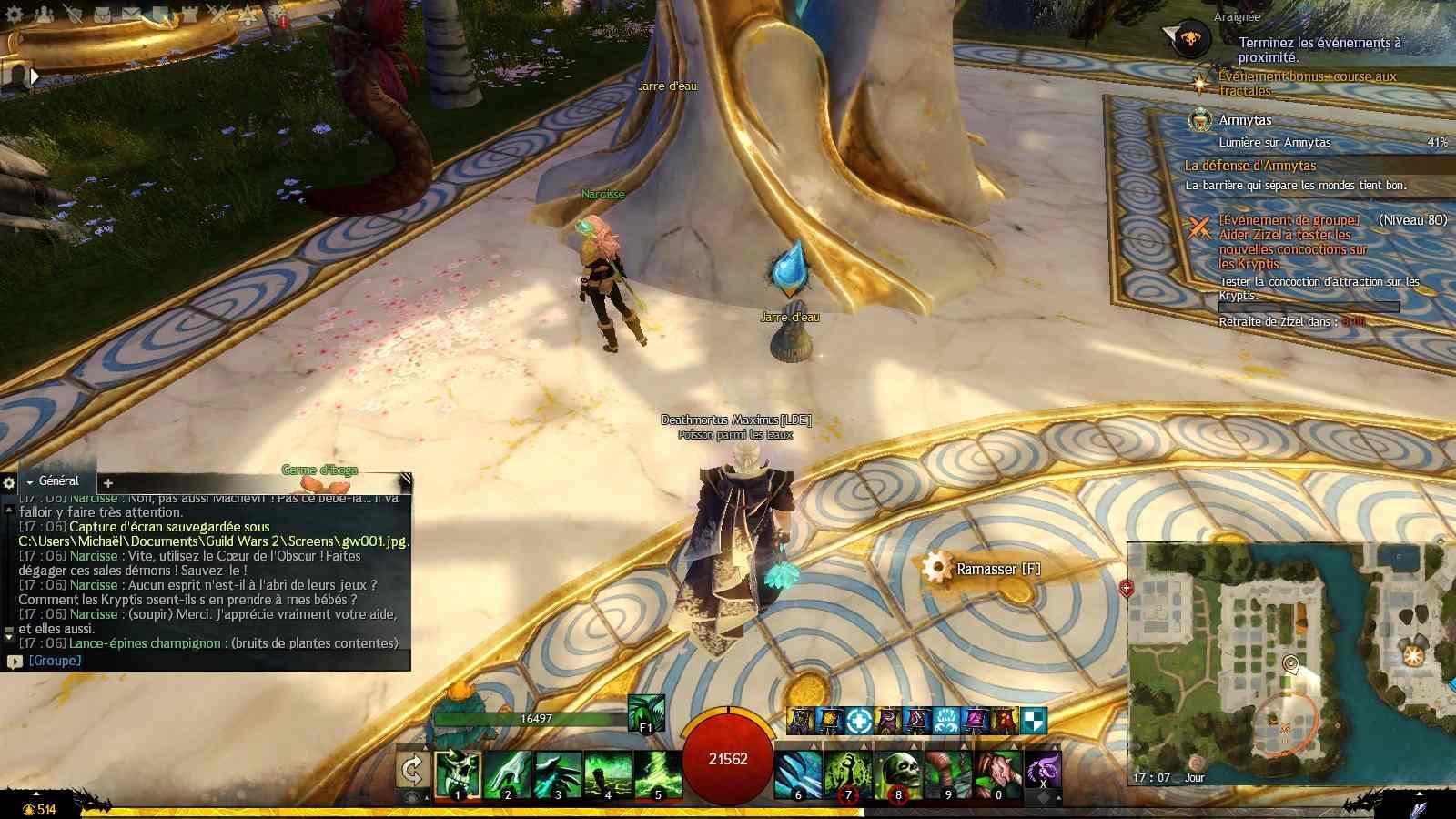This screenshot has height=819, width=1456.
Task: Open the guild tower icon
Action: click(x=189, y=15)
